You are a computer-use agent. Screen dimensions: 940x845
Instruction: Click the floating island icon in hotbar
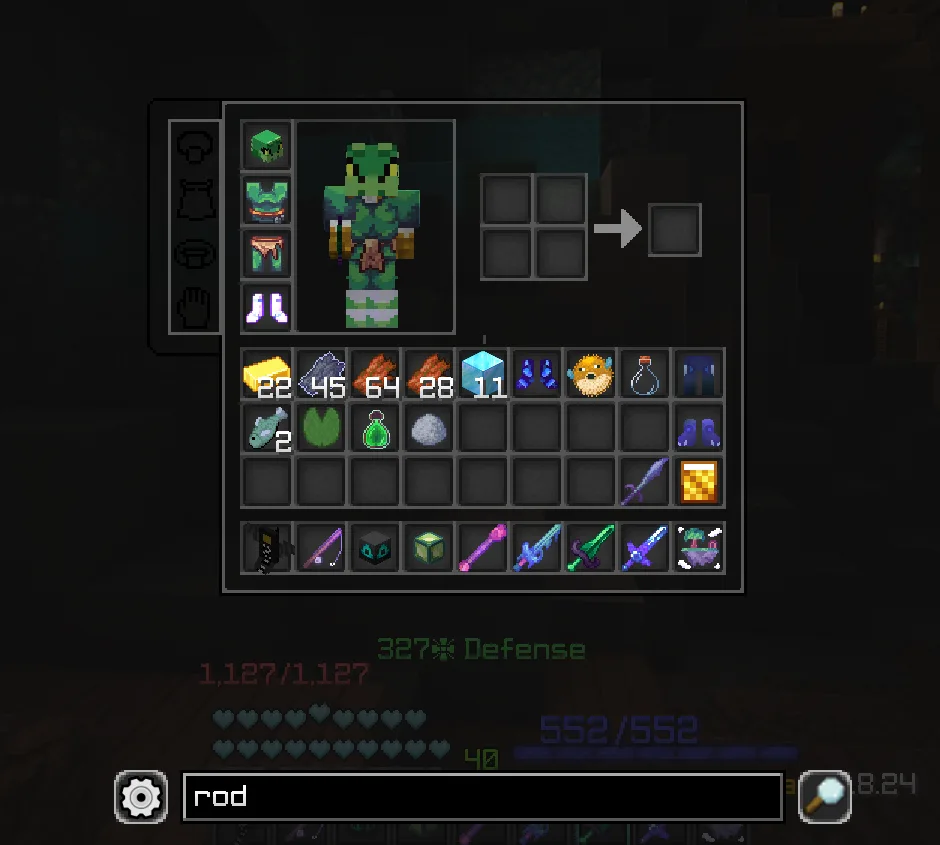(x=699, y=548)
